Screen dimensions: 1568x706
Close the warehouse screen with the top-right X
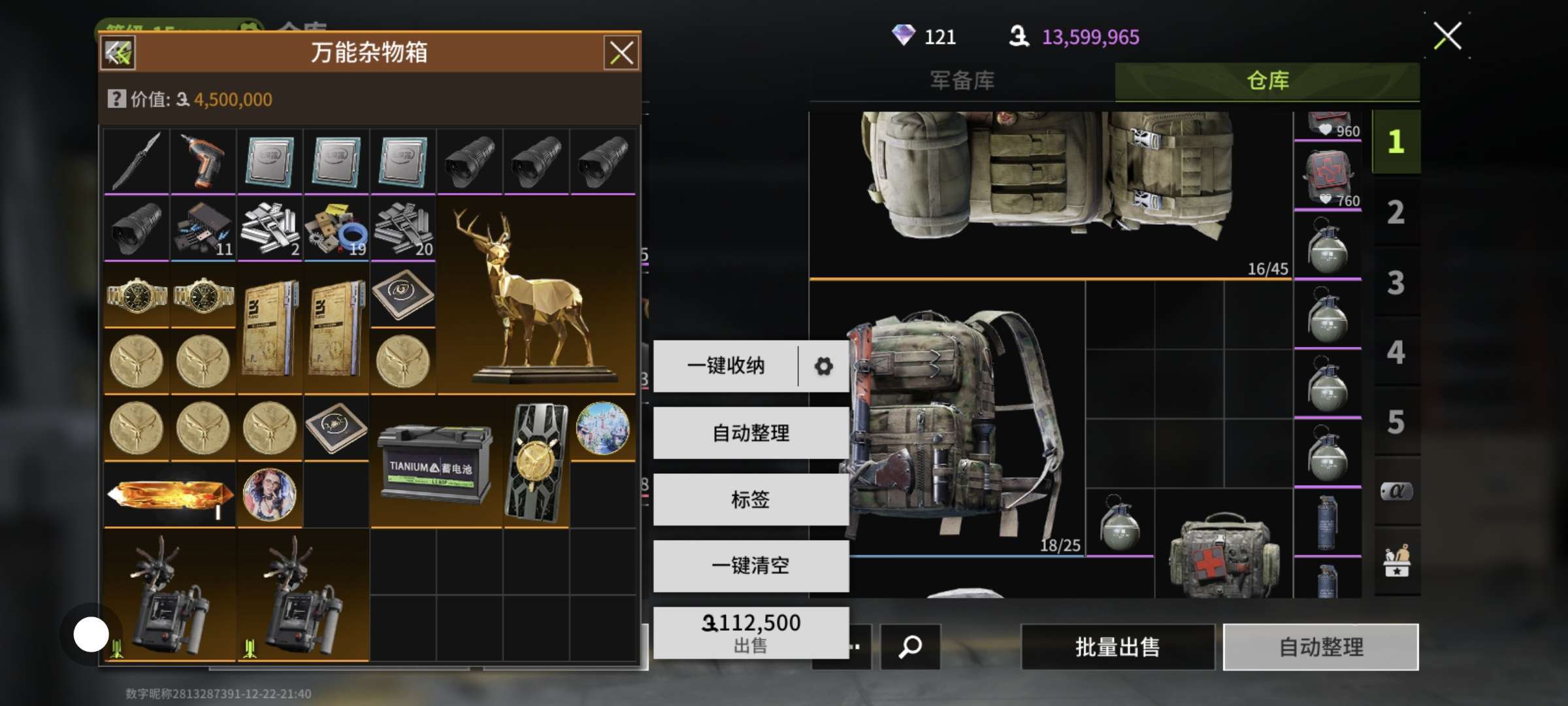coord(1447,36)
